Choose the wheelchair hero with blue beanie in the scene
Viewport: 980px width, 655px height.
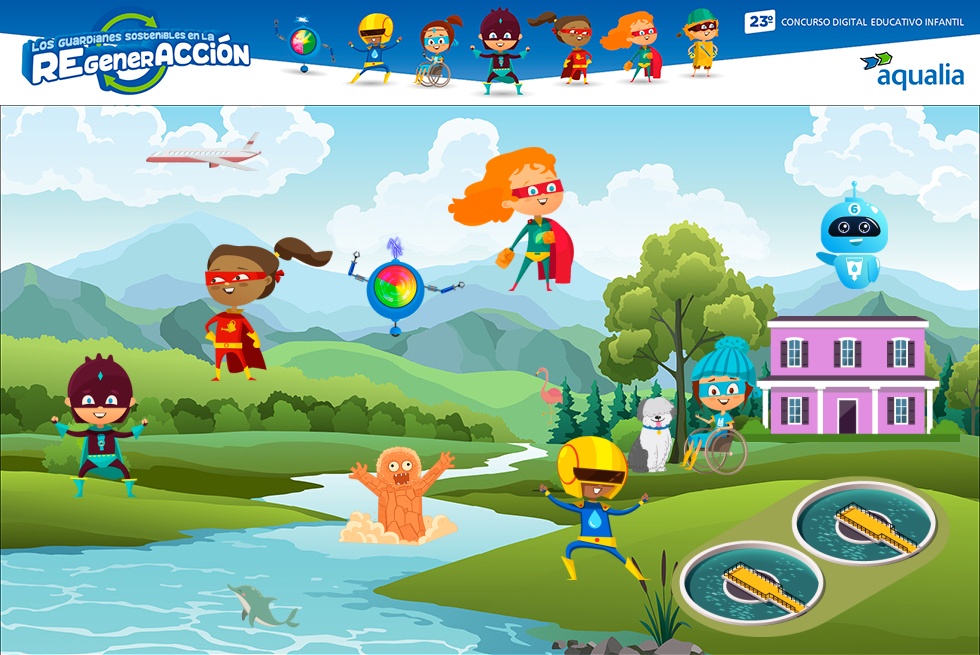719,403
